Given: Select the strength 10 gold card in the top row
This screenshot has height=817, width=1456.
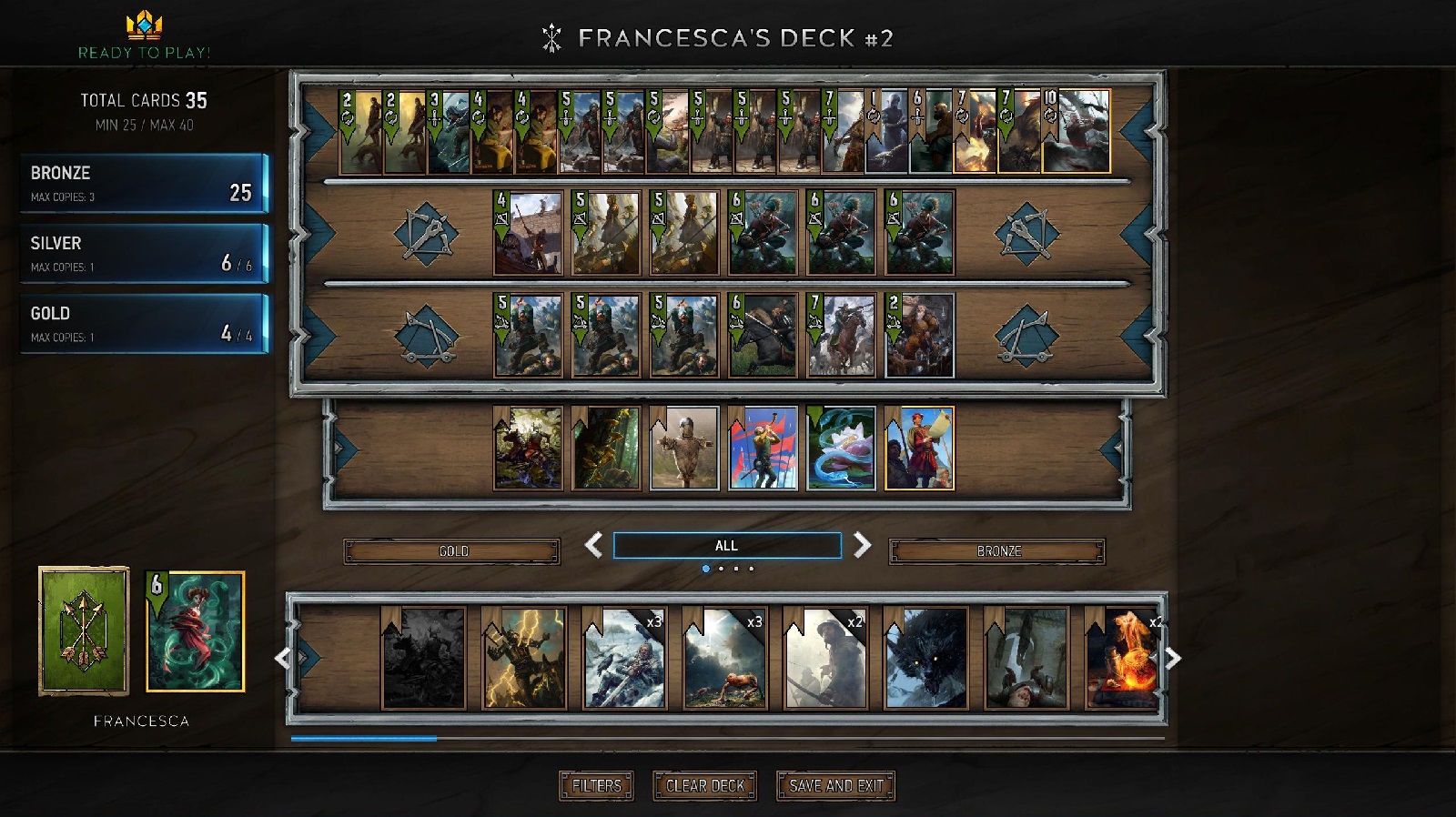Looking at the screenshot, I should coord(1077,131).
